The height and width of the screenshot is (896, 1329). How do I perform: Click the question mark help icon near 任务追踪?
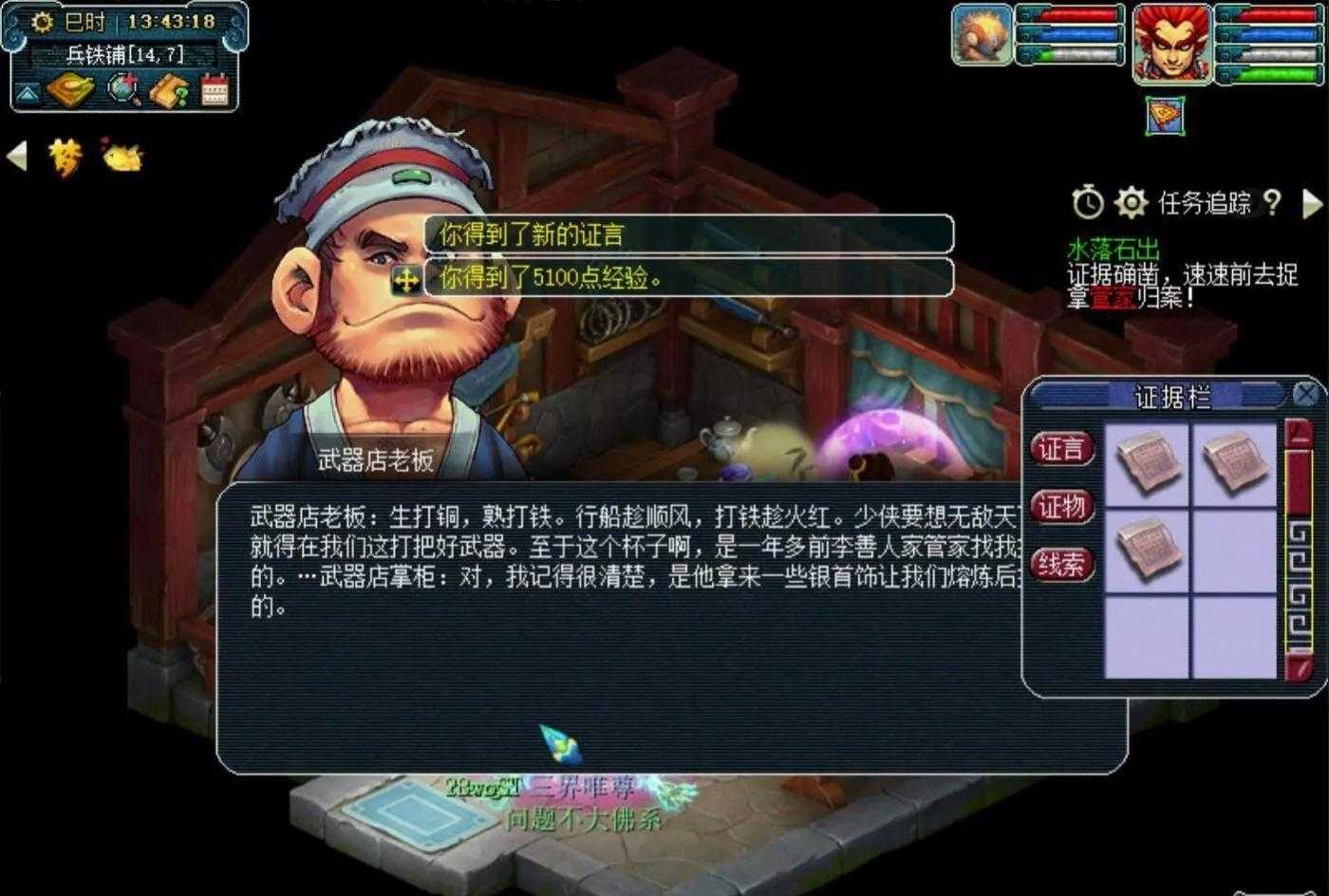1272,202
